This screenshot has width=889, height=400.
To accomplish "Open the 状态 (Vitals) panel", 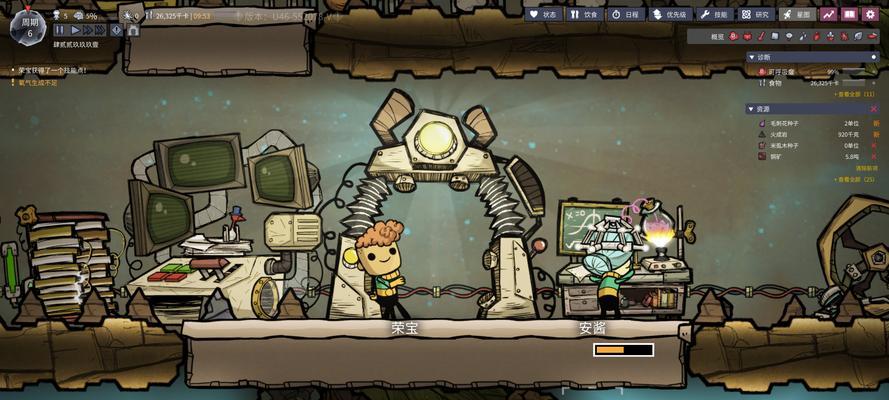I will point(544,15).
